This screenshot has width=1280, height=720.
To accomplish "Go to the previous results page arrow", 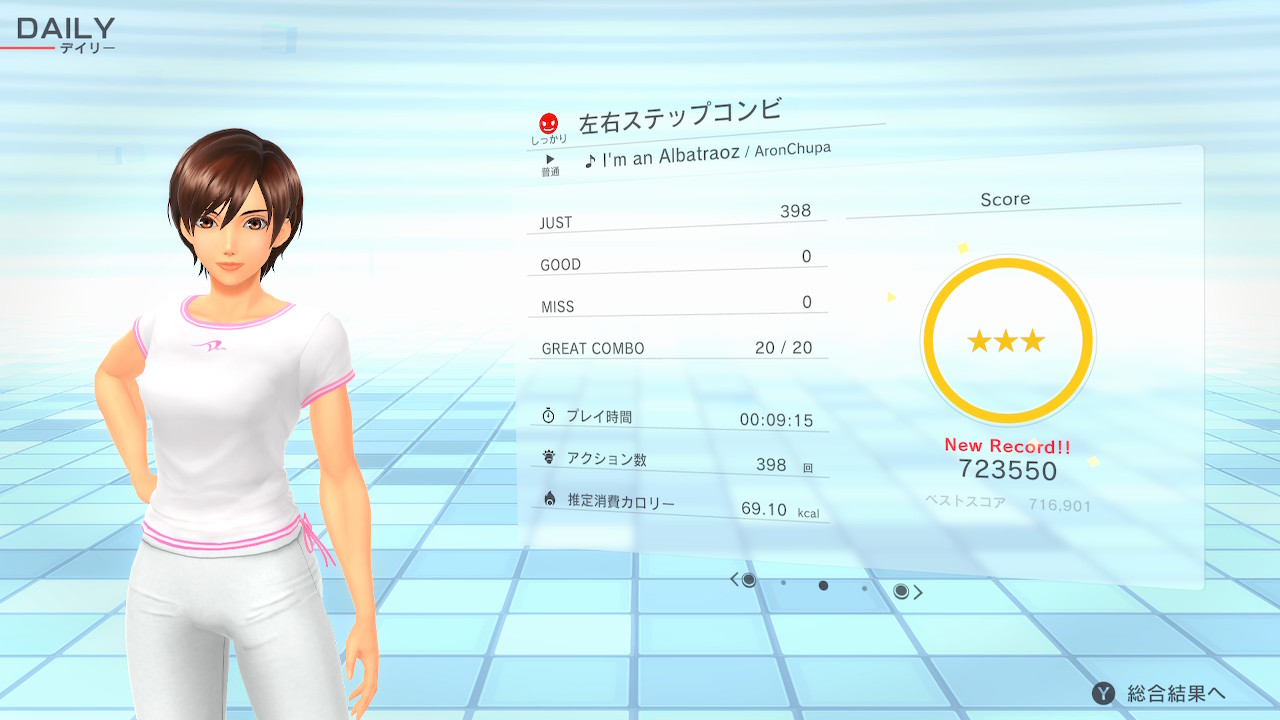I will click(x=734, y=580).
